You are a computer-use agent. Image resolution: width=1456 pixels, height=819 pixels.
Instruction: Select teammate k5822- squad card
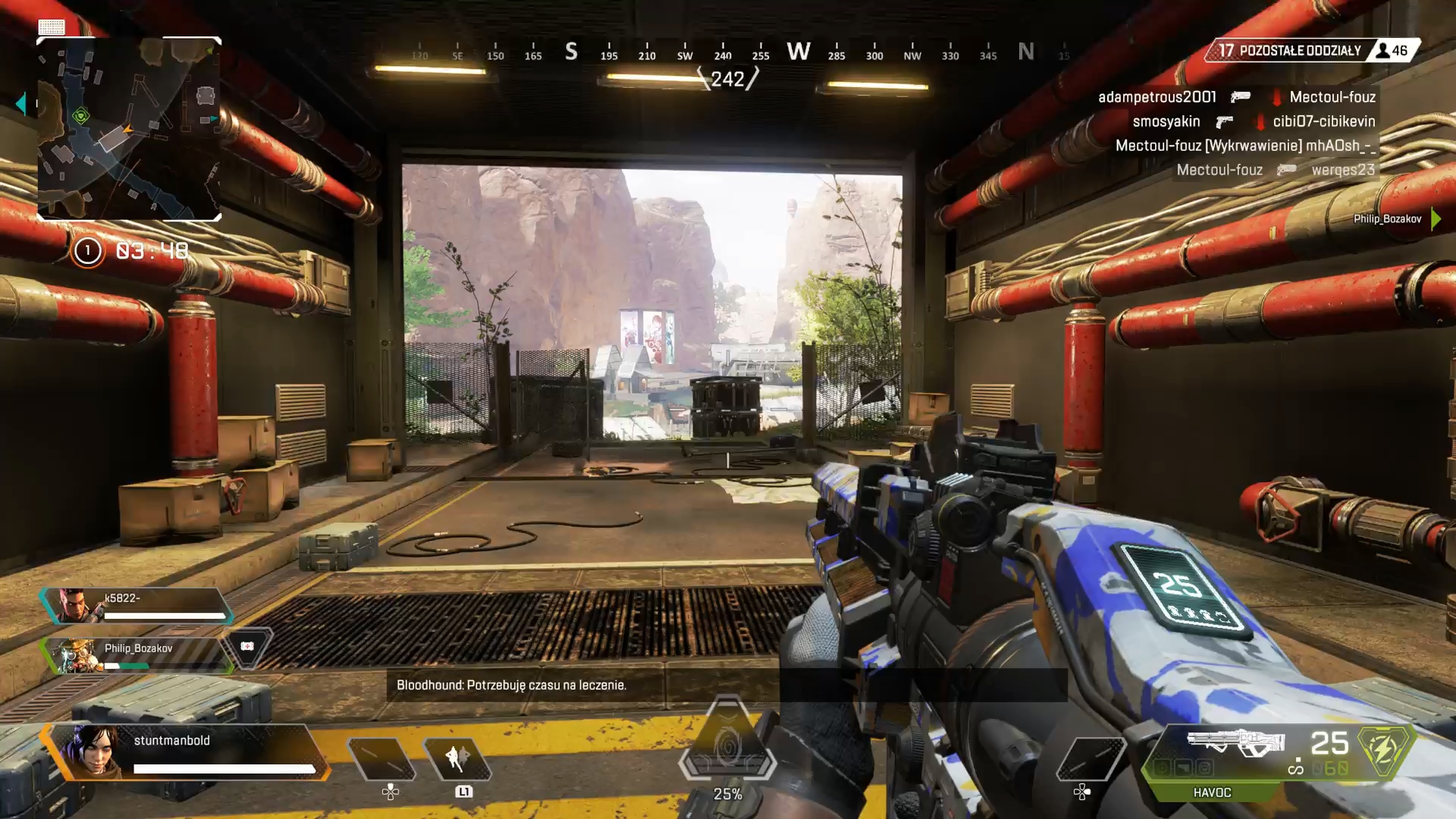(x=136, y=606)
